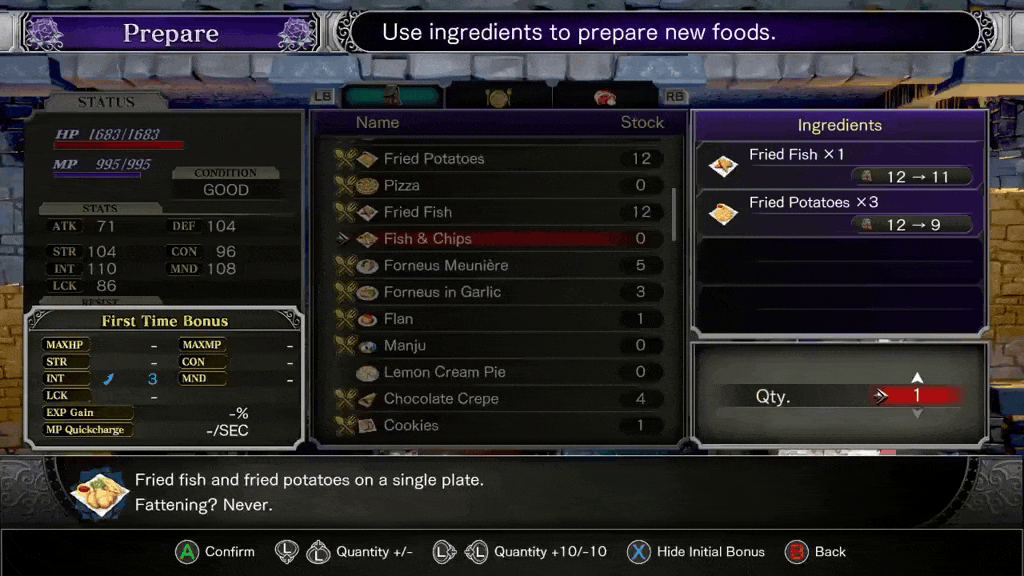Pick the Chocolate Crepe recipe
The height and width of the screenshot is (576, 1024).
tap(441, 399)
